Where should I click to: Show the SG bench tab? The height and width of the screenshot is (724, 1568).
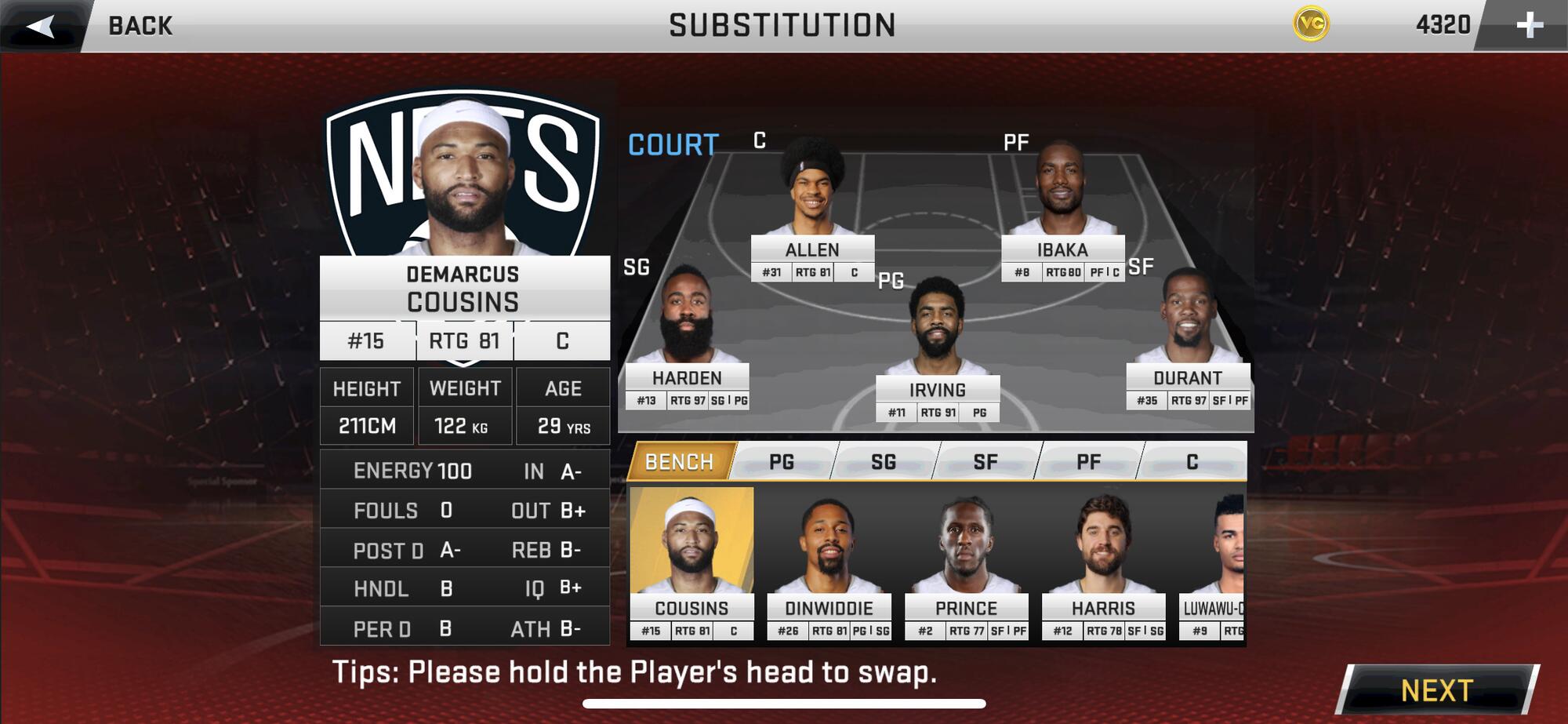coord(884,461)
